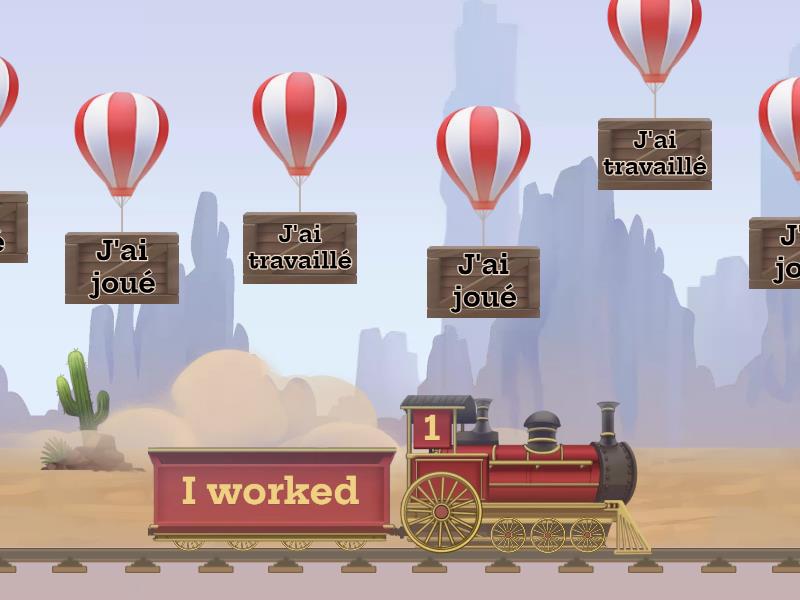Select the J'ai joué crate above the cactus
Image resolution: width=800 pixels, height=600 pixels.
(122, 267)
